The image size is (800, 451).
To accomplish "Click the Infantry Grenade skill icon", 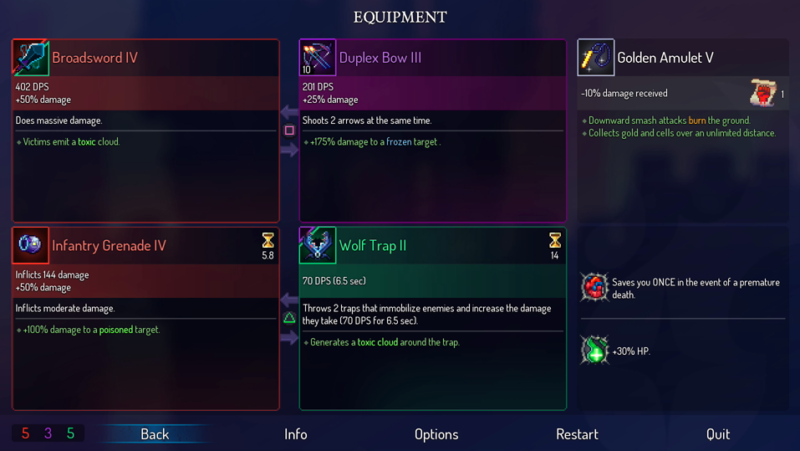I will 31,245.
